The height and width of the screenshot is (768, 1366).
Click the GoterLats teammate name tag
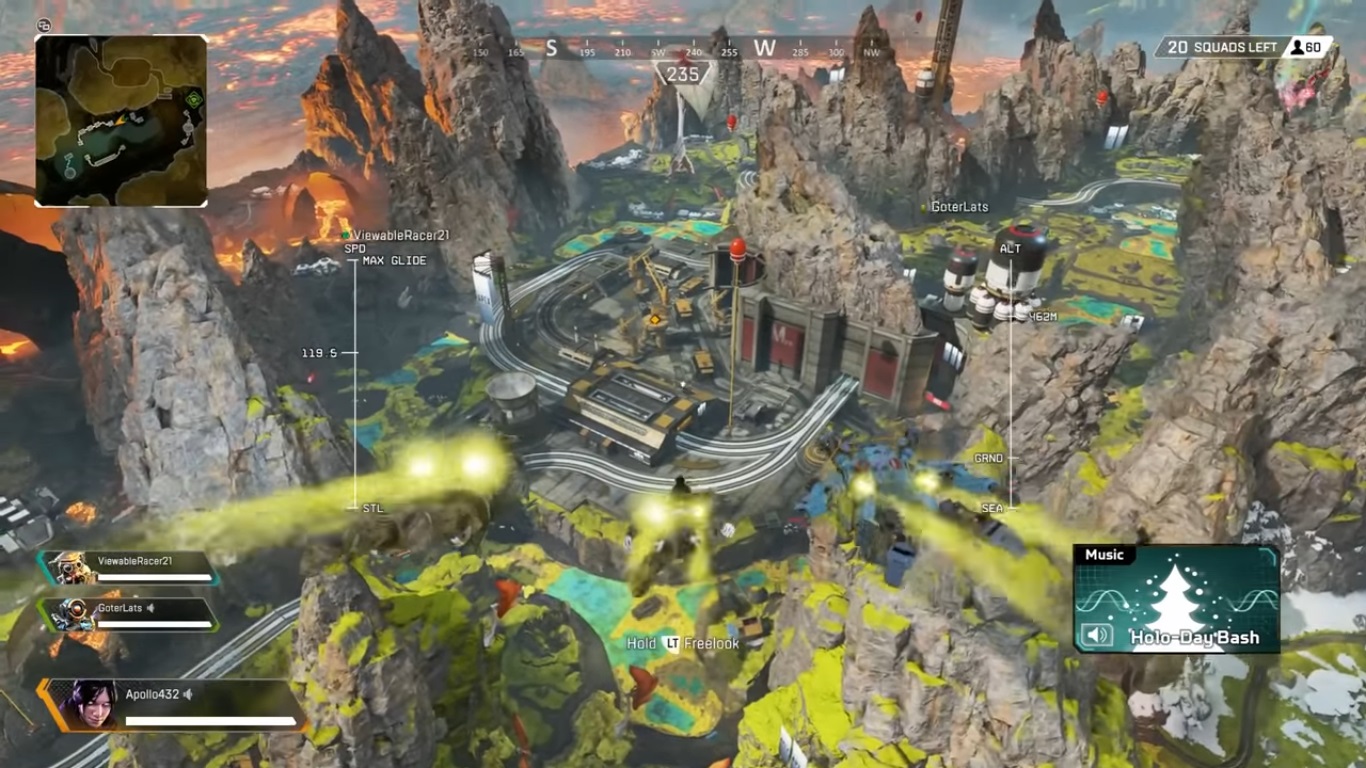pyautogui.click(x=958, y=207)
